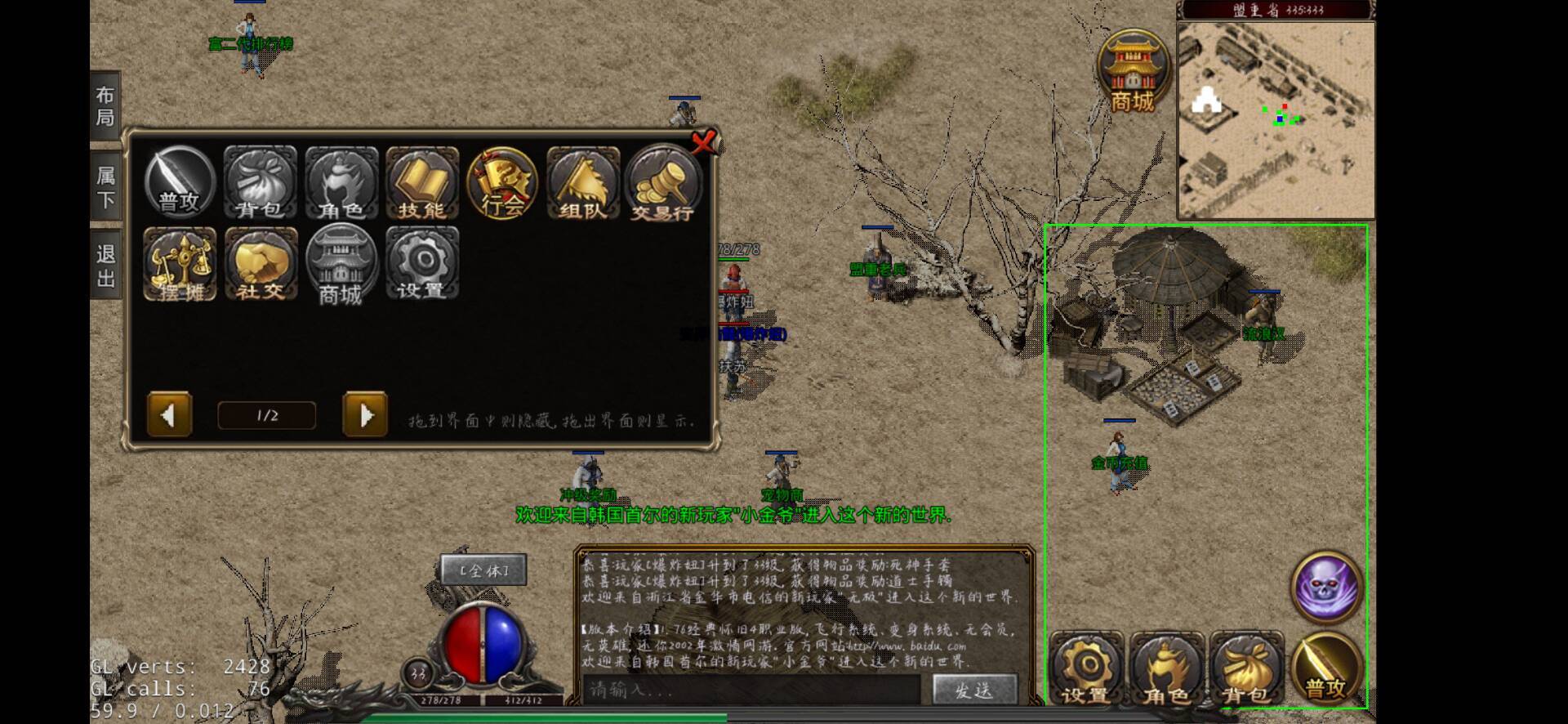
Task: Open the 社交 handshake icon
Action: tap(261, 264)
